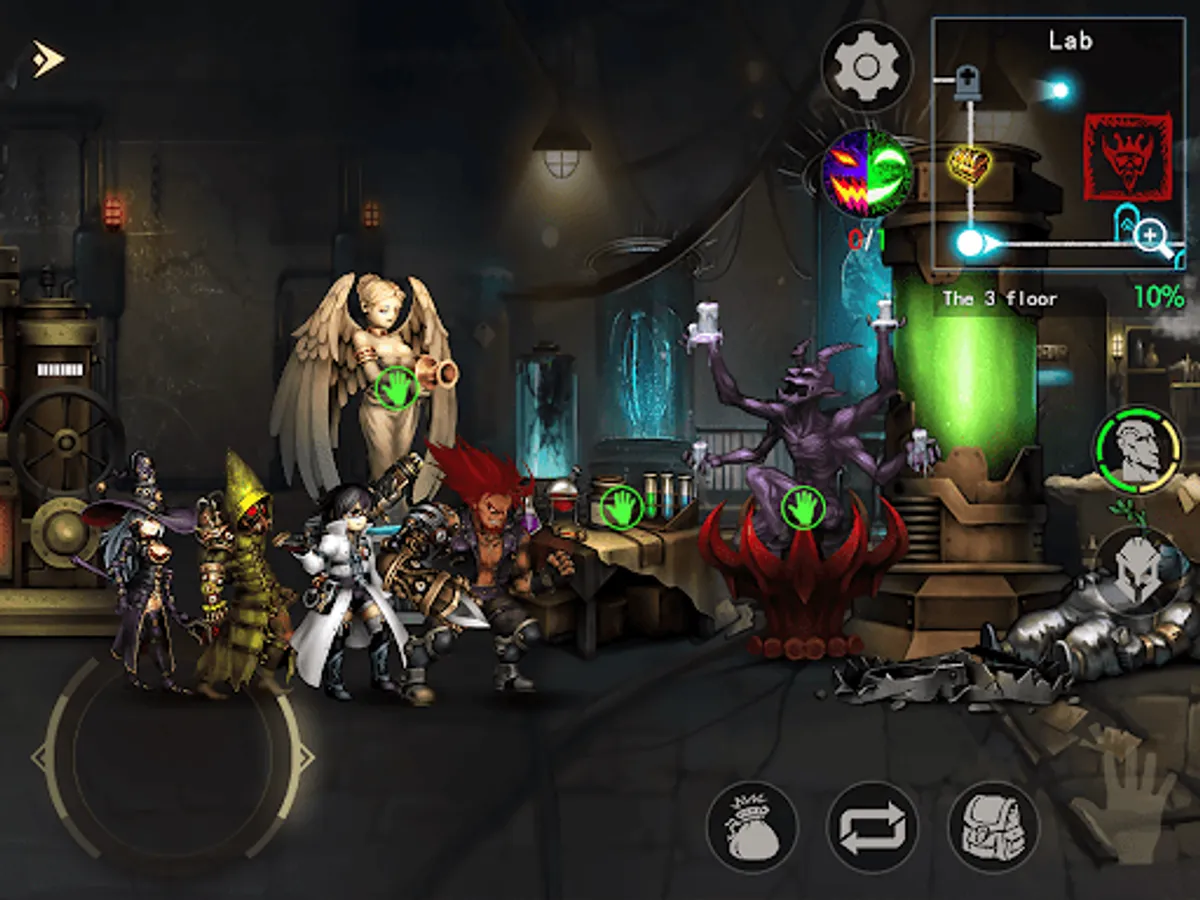Activate the swap arrows button
Screen dimensions: 1200x900
pyautogui.click(x=872, y=827)
